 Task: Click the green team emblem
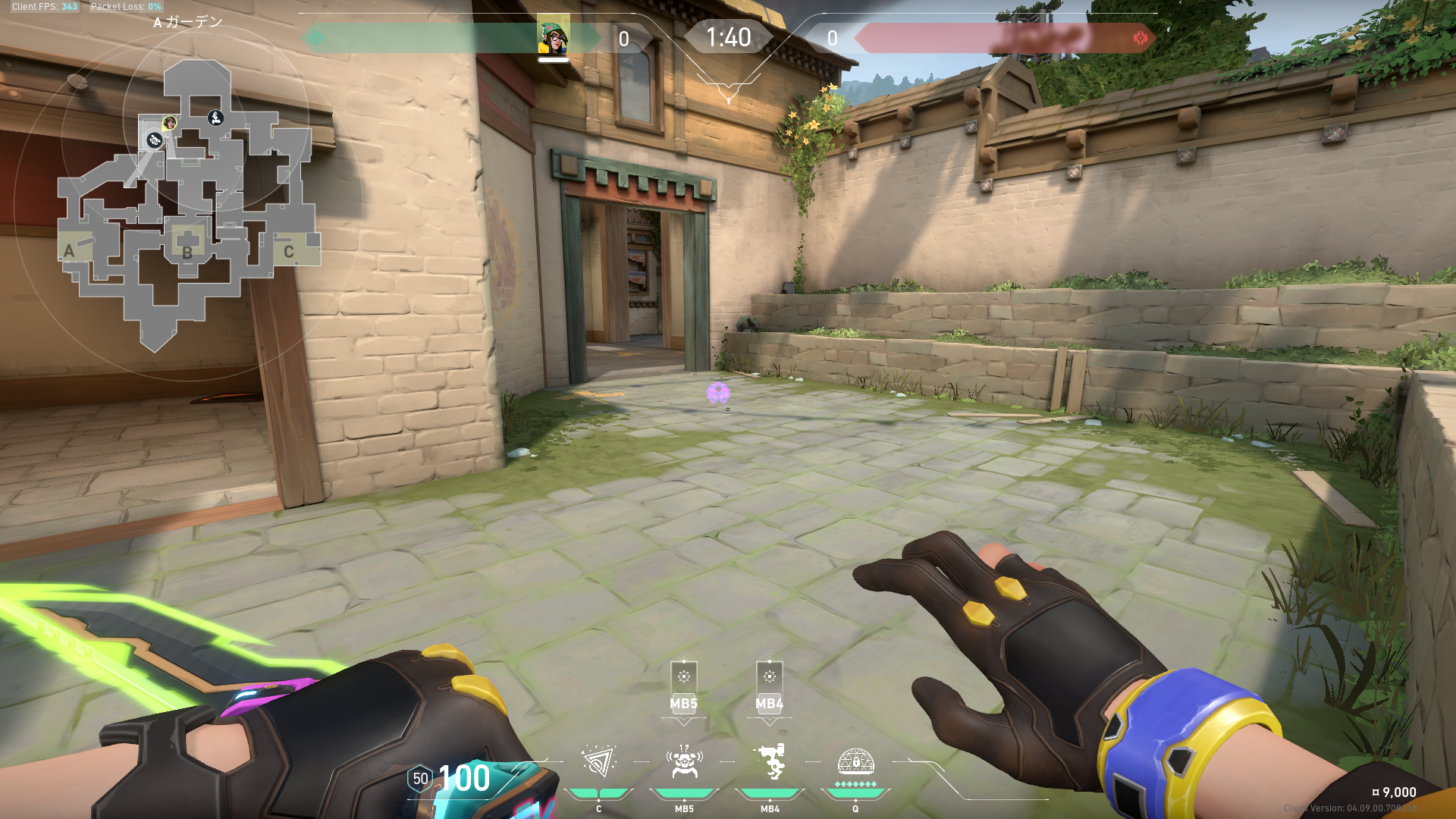(x=316, y=38)
